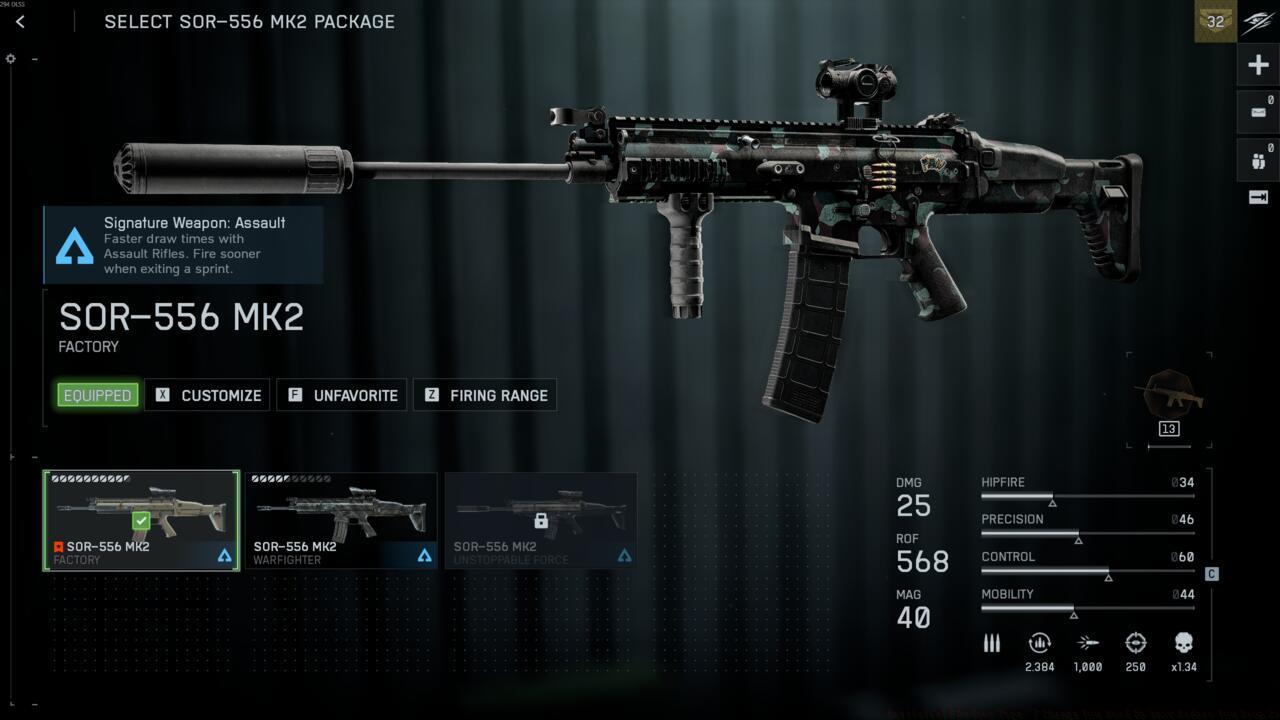Open CUSTOMIZE for the SOR-556 MK2
1280x720 pixels.
207,395
